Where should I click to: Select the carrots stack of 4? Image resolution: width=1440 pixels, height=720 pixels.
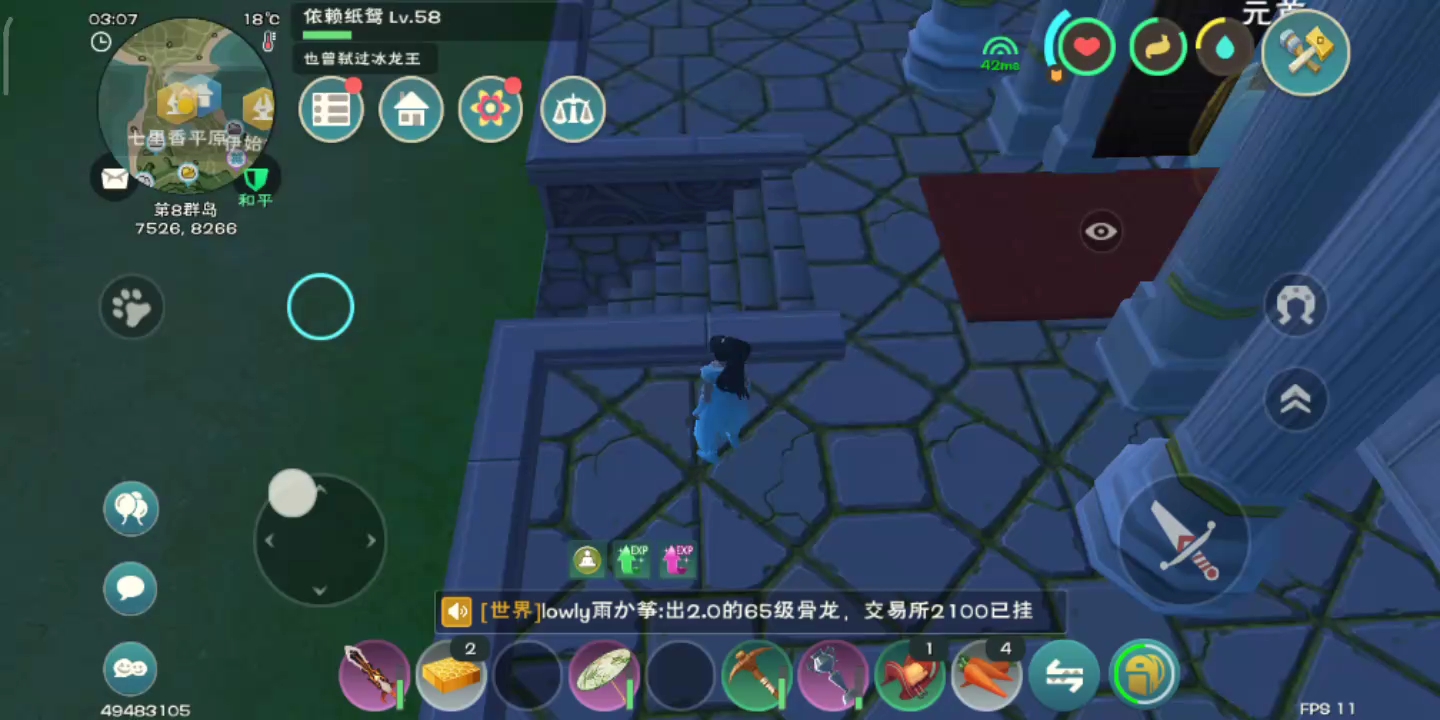coord(986,675)
